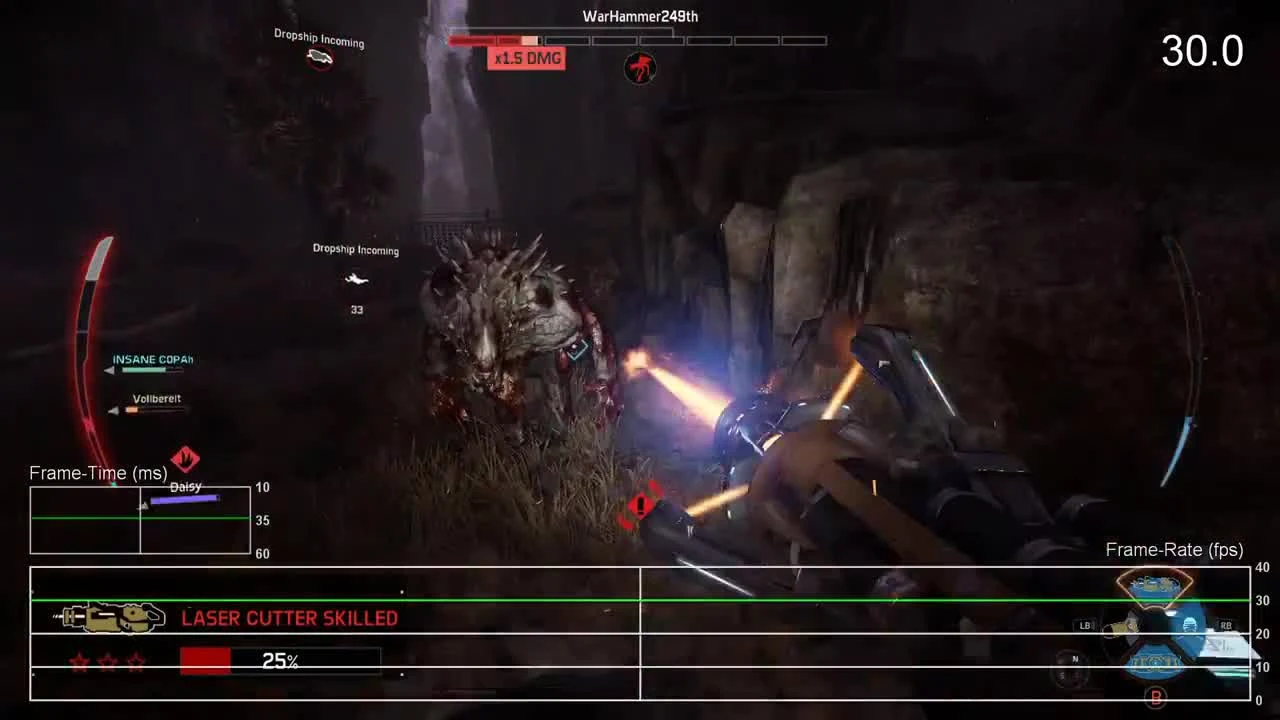Select teammate INSANE COPAh in the roster
The image size is (1280, 720).
pyautogui.click(x=152, y=359)
